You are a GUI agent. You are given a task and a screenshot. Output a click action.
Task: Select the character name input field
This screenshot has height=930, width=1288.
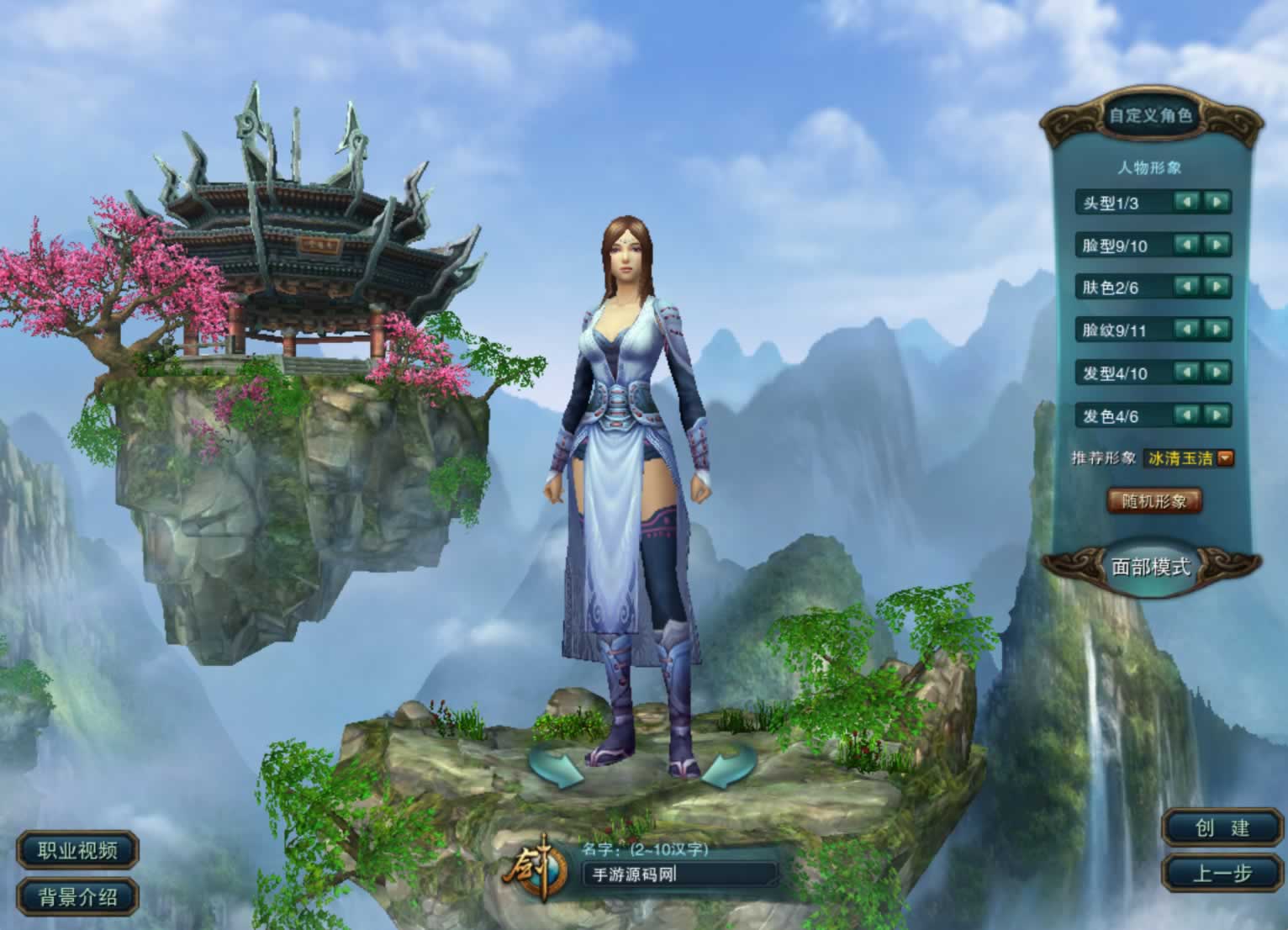679,875
